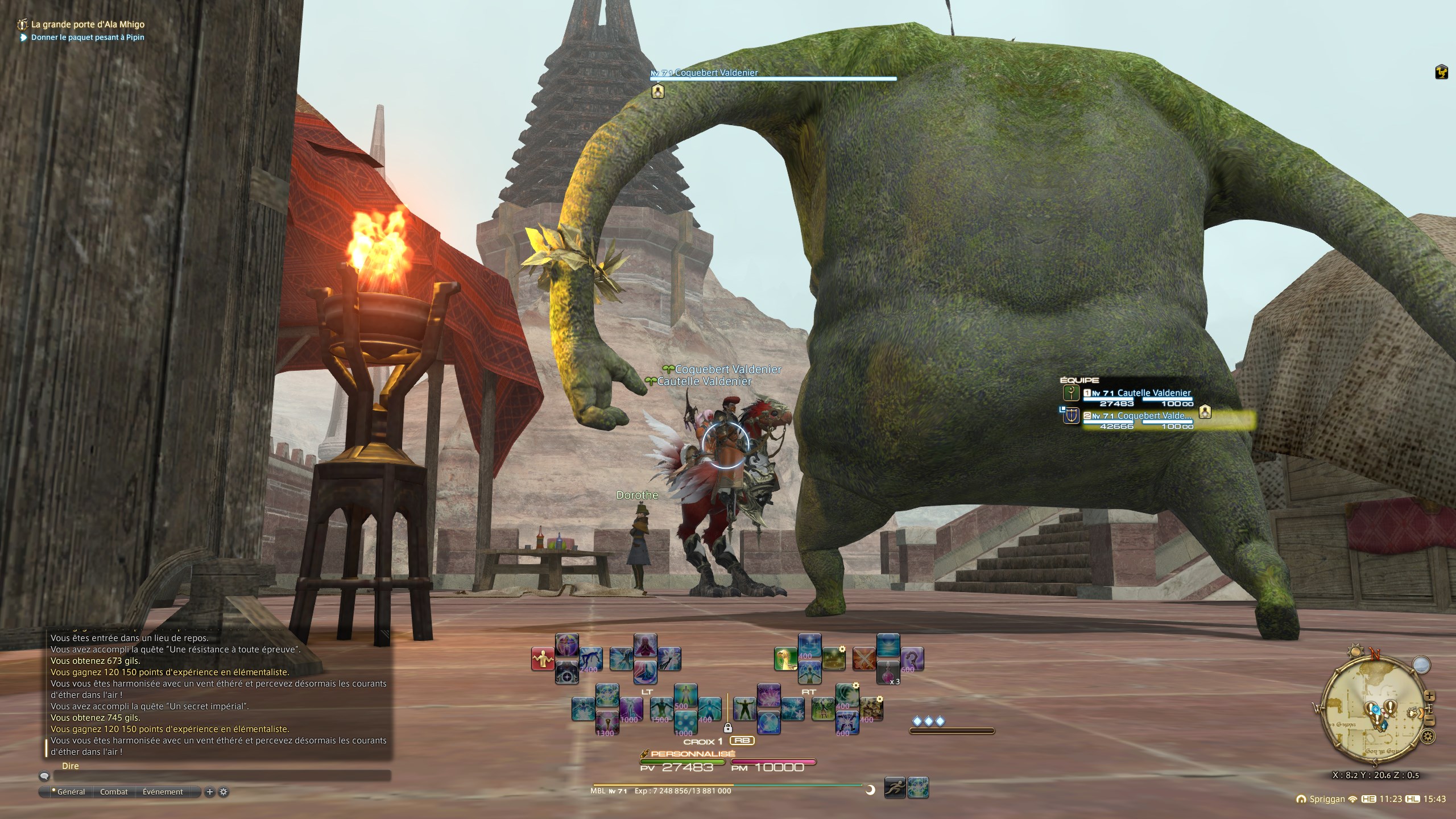Select Coquebert Valdenier in the party list

1153,416
